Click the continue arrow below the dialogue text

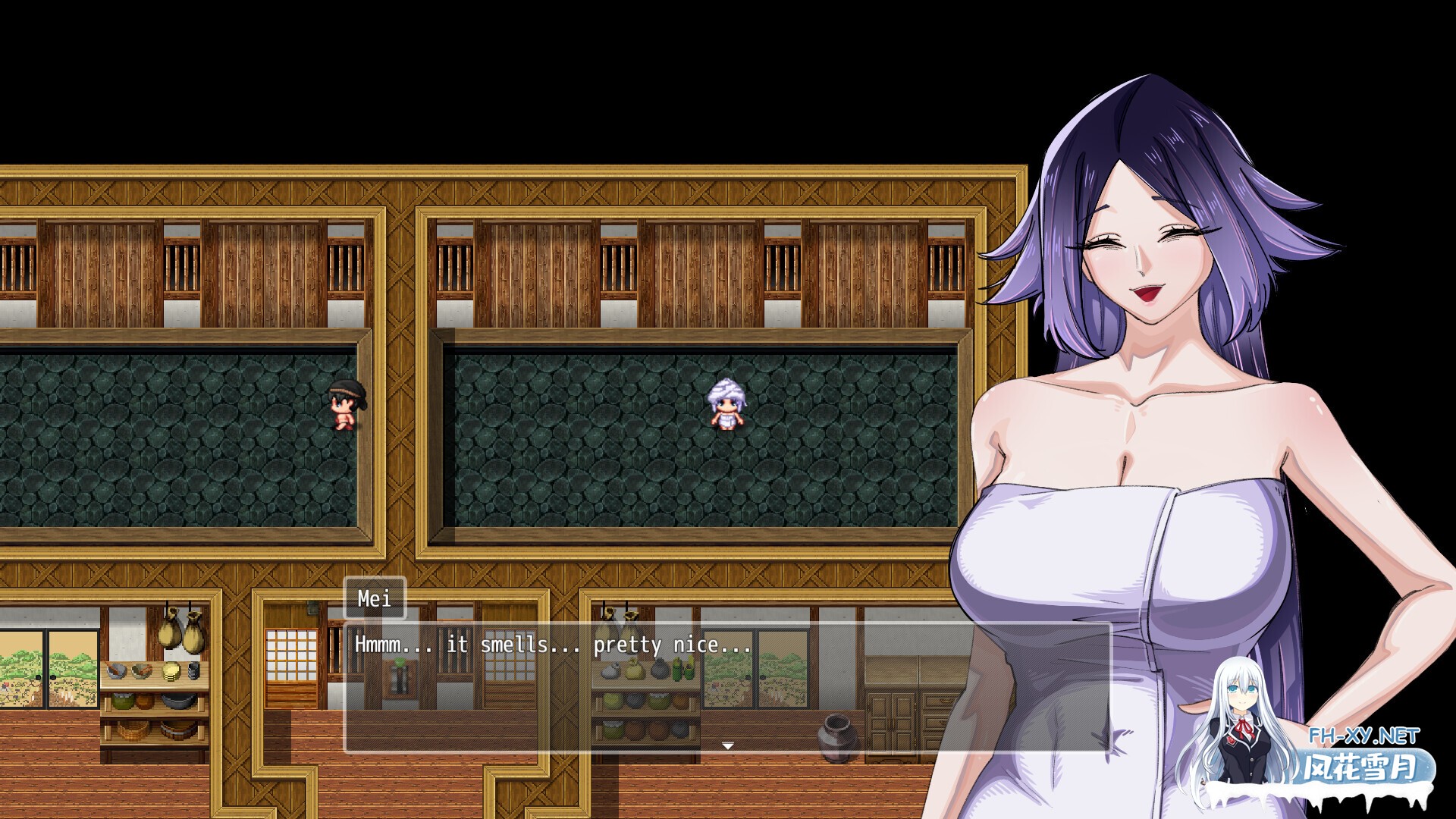coord(728,745)
